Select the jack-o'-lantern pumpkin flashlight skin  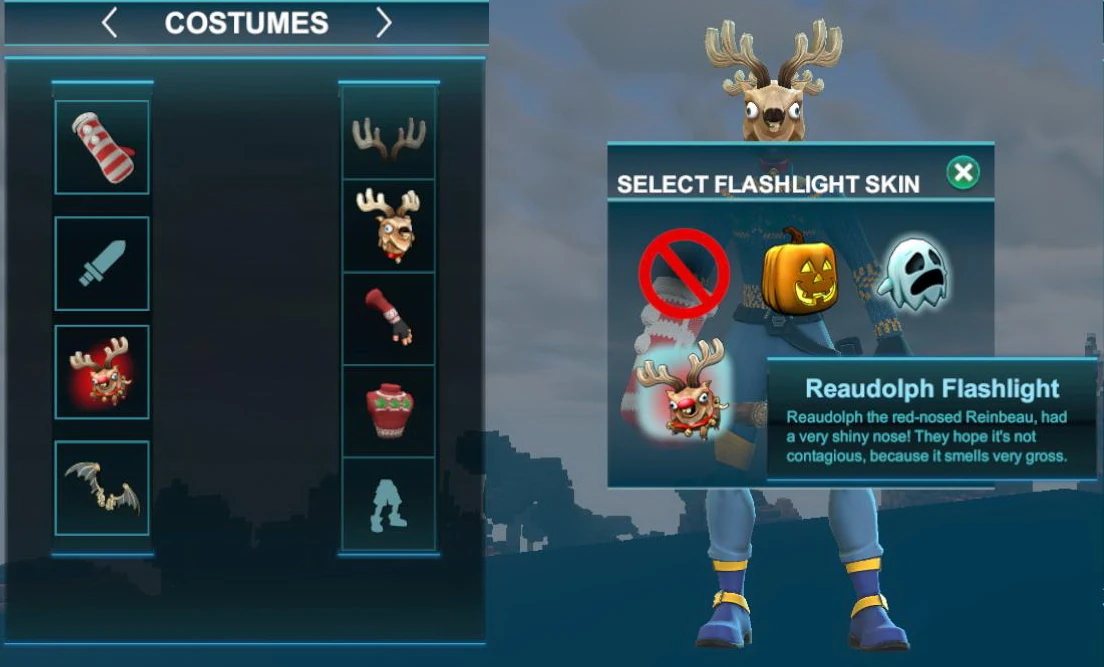tap(799, 272)
